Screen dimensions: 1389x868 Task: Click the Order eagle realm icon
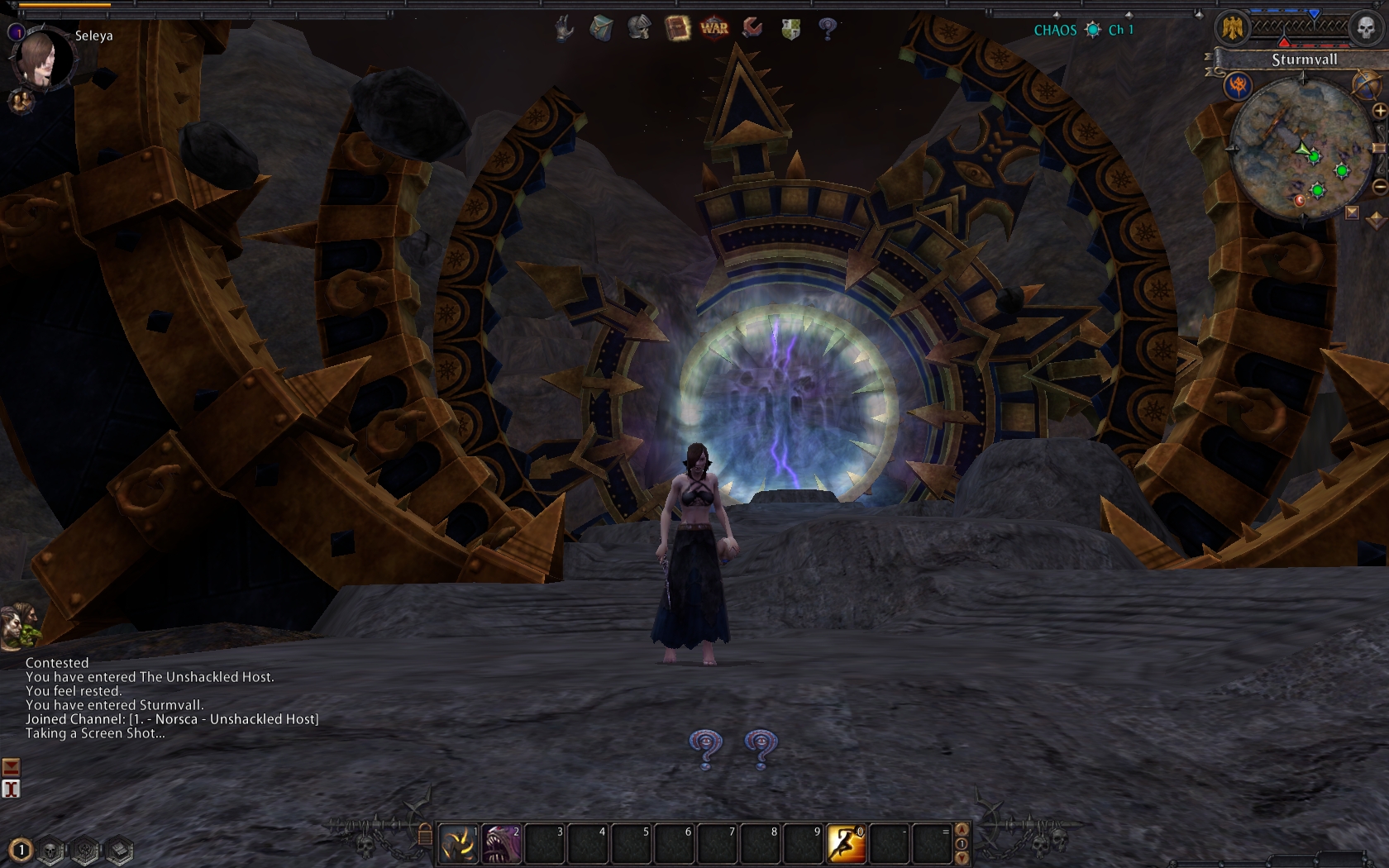1233,29
